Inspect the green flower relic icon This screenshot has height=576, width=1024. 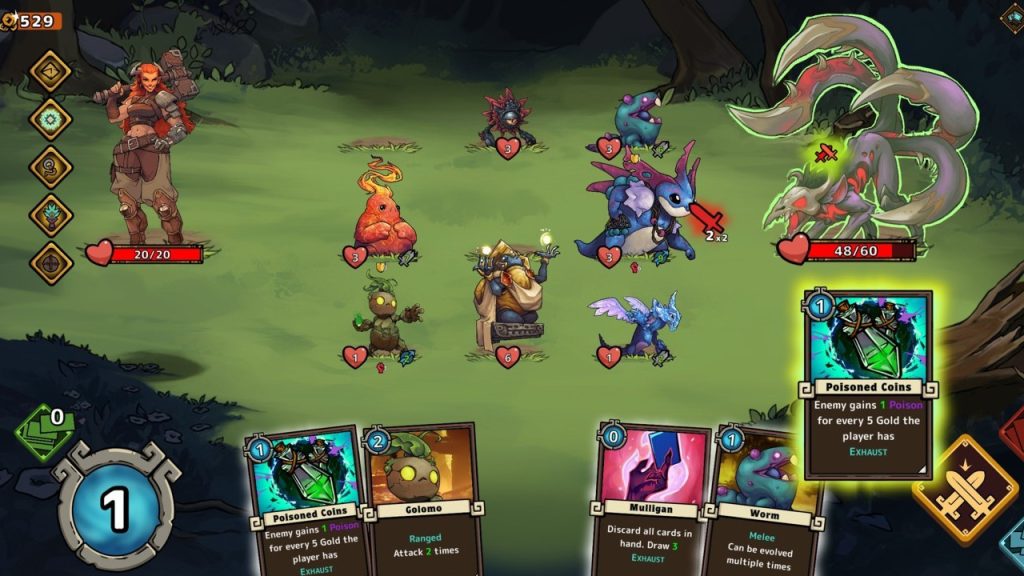(50, 119)
